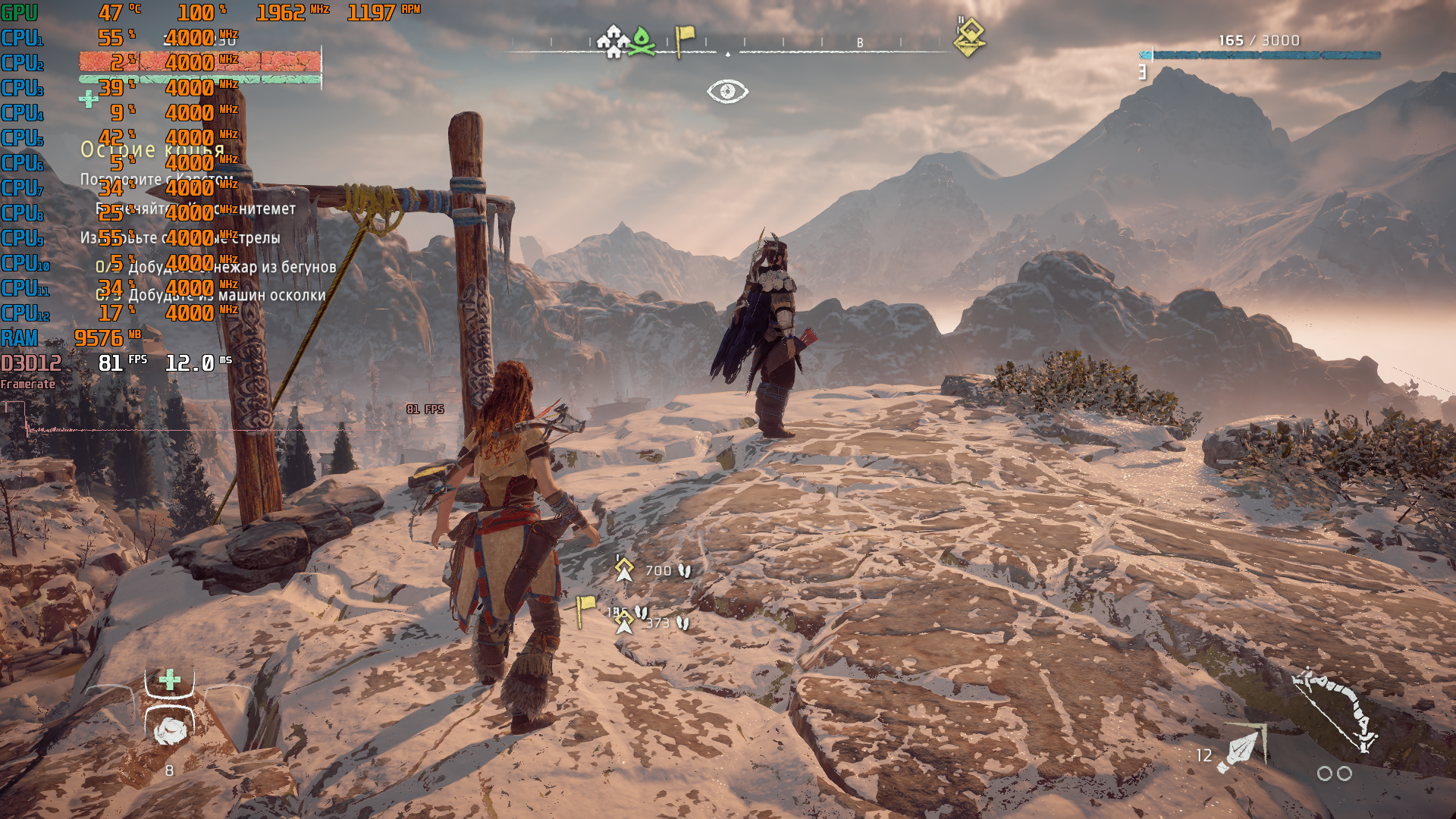Click the quest waypoint marker labeled 373
Viewport: 1456px width, 819px height.
click(624, 623)
